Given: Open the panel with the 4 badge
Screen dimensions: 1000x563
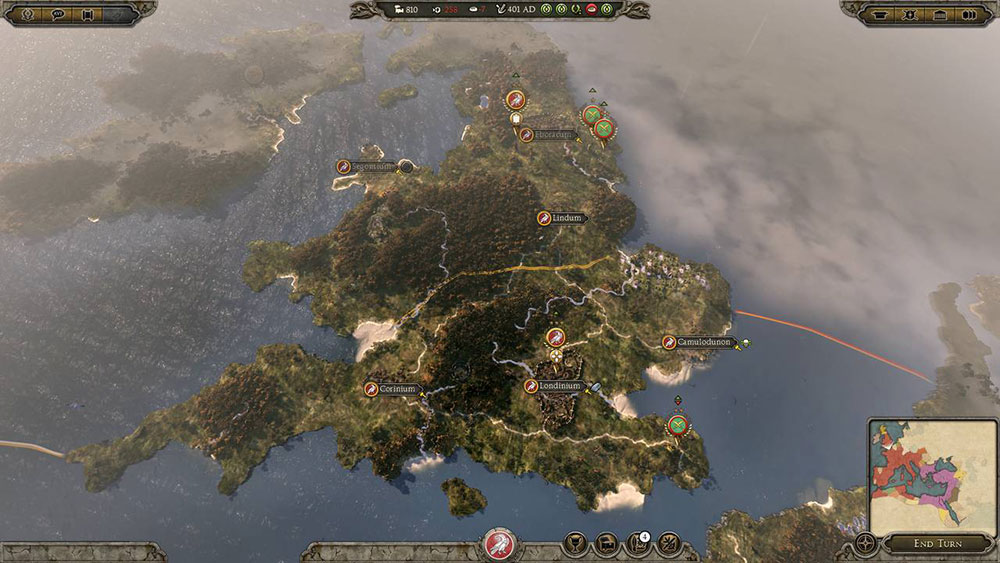Looking at the screenshot, I should [x=636, y=544].
